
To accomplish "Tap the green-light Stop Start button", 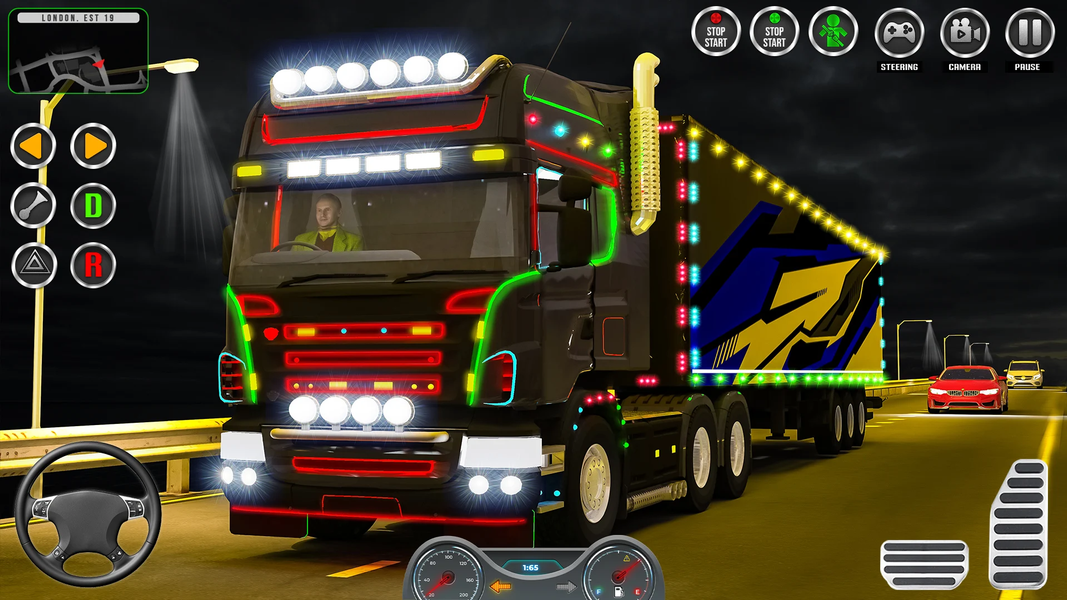I will [774, 31].
